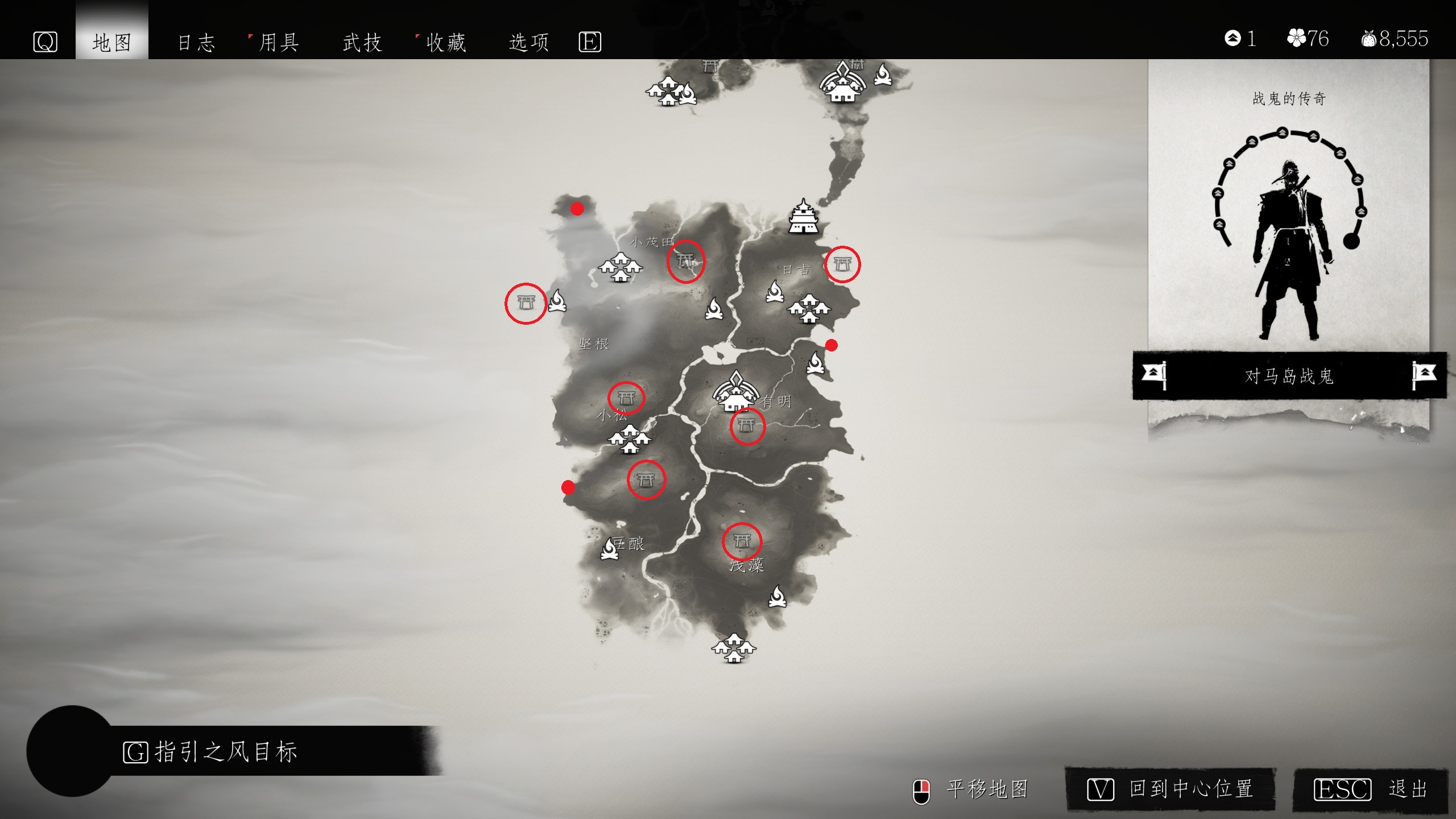
Task: Click the circled shrine off the west coast
Action: coord(526,303)
